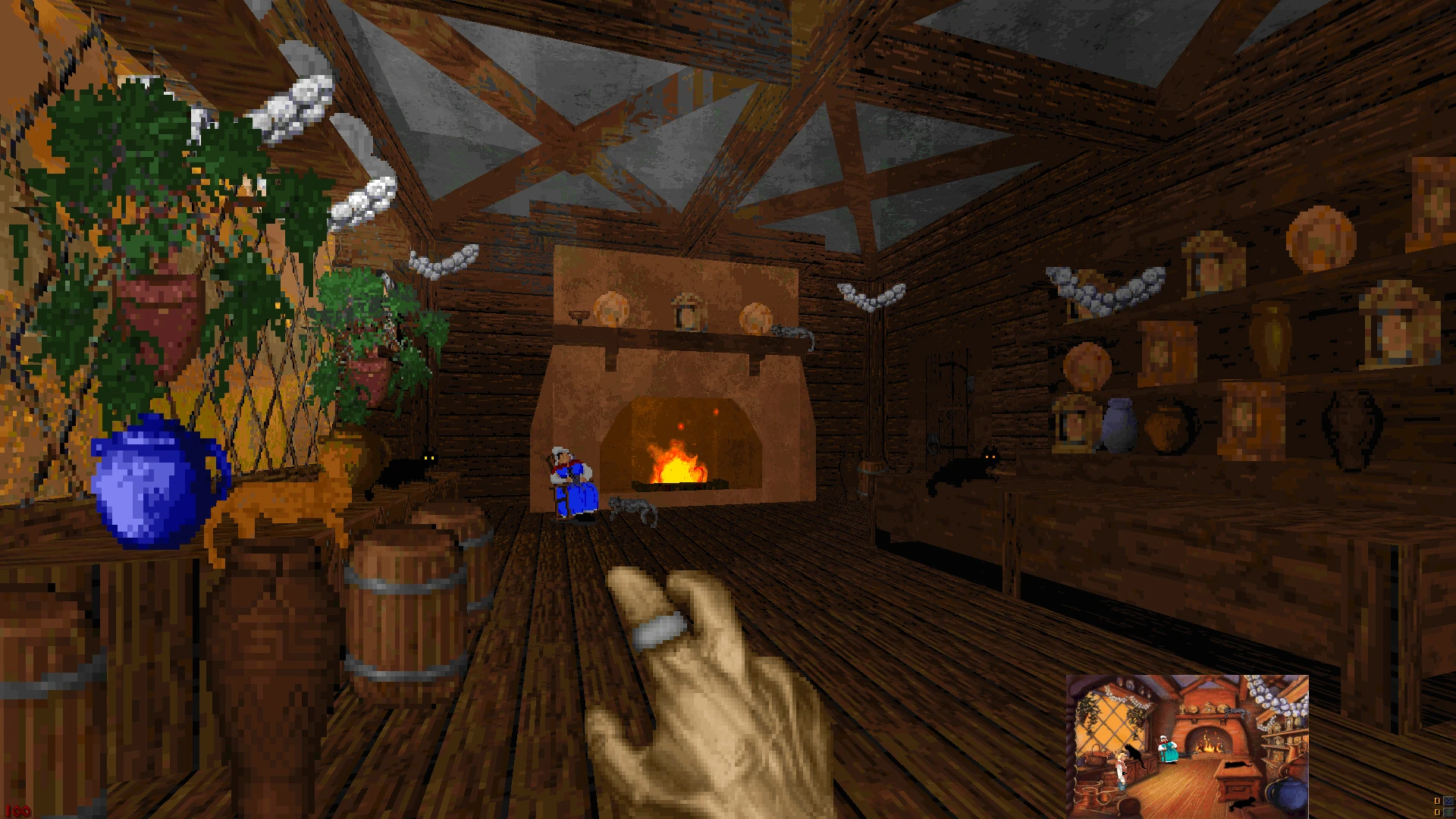Image resolution: width=1456 pixels, height=819 pixels.
Task: Click the blue key HUD icon
Action: coord(1448,801)
